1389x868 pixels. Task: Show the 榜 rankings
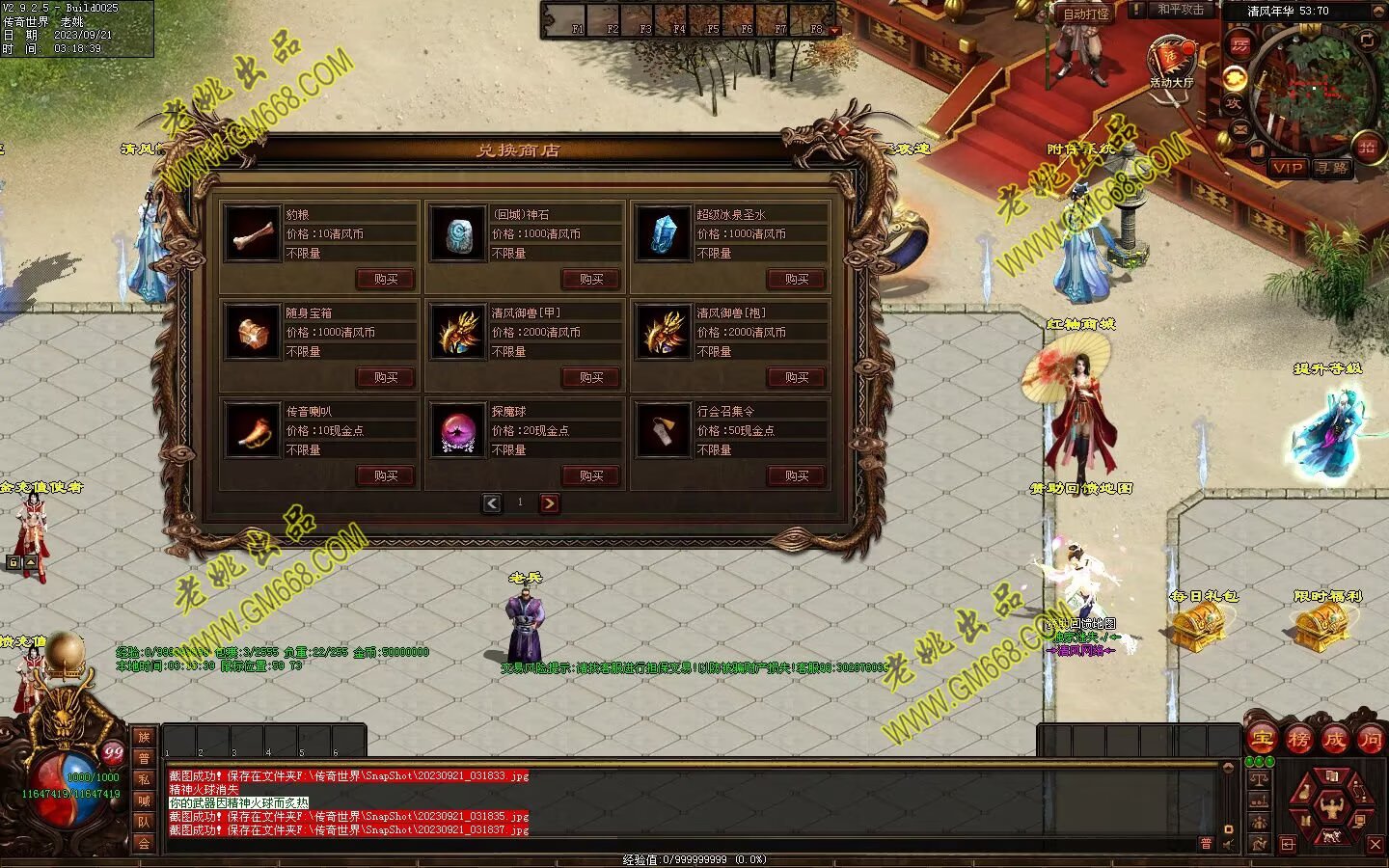[1298, 740]
